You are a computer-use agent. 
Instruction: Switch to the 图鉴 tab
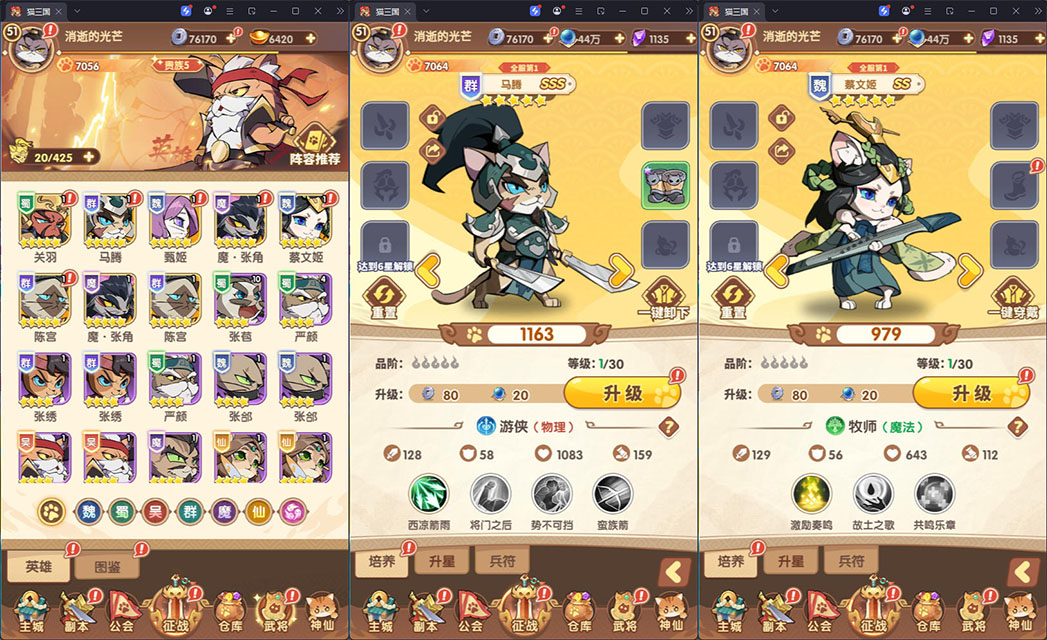[x=107, y=566]
